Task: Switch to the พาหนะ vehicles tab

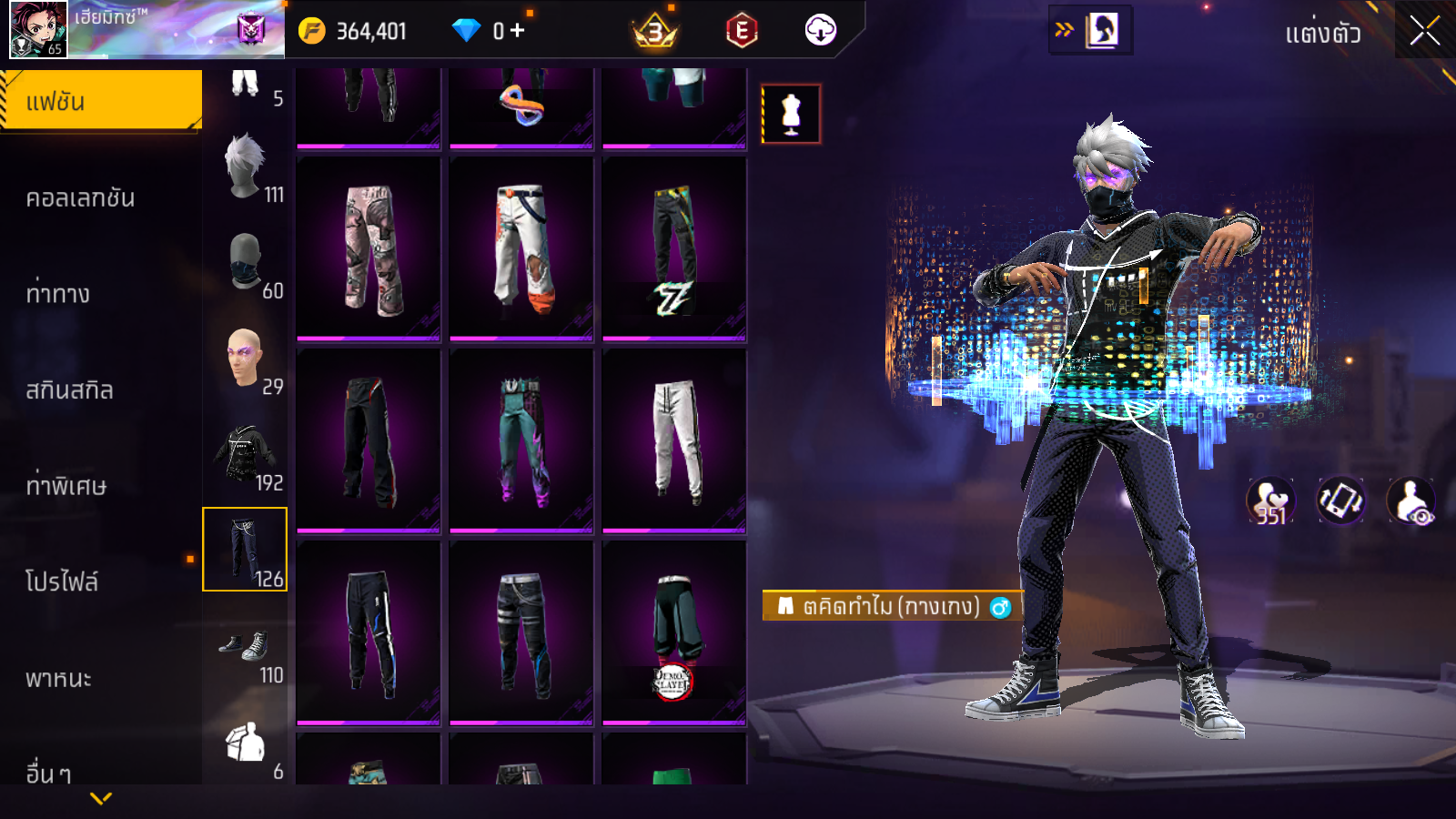Action: coord(58,678)
